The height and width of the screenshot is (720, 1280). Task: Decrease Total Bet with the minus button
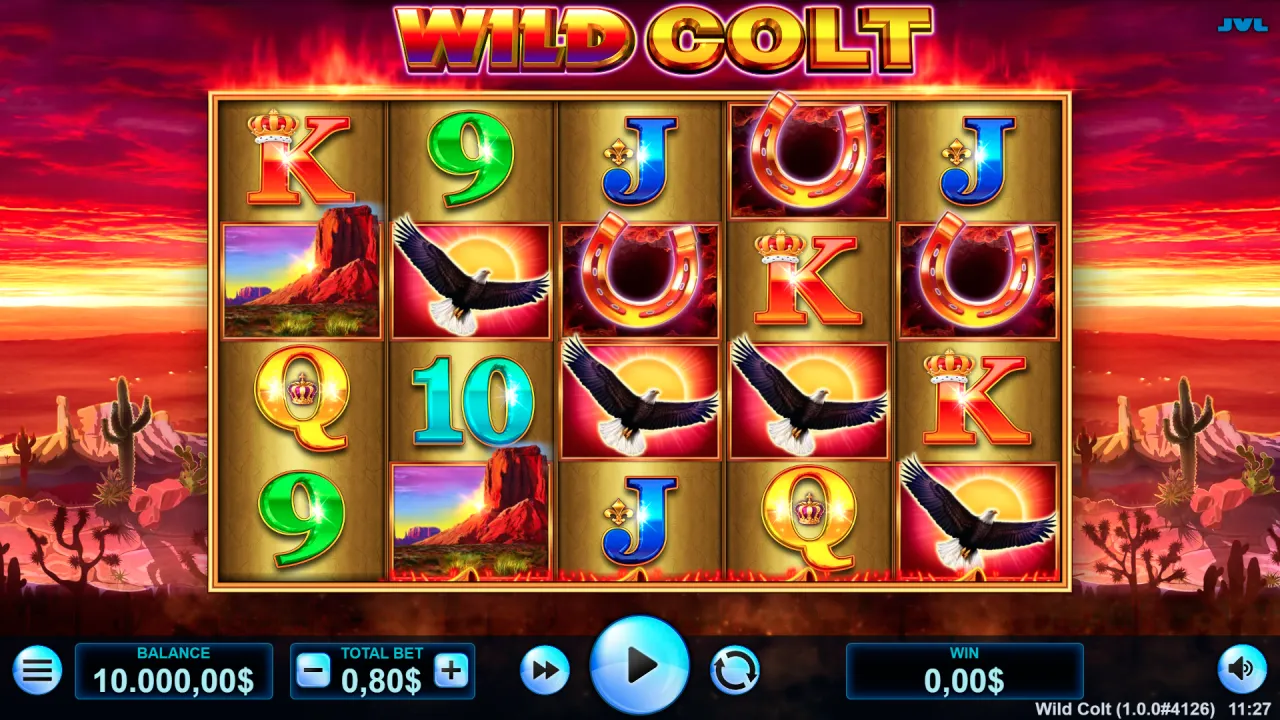[313, 671]
